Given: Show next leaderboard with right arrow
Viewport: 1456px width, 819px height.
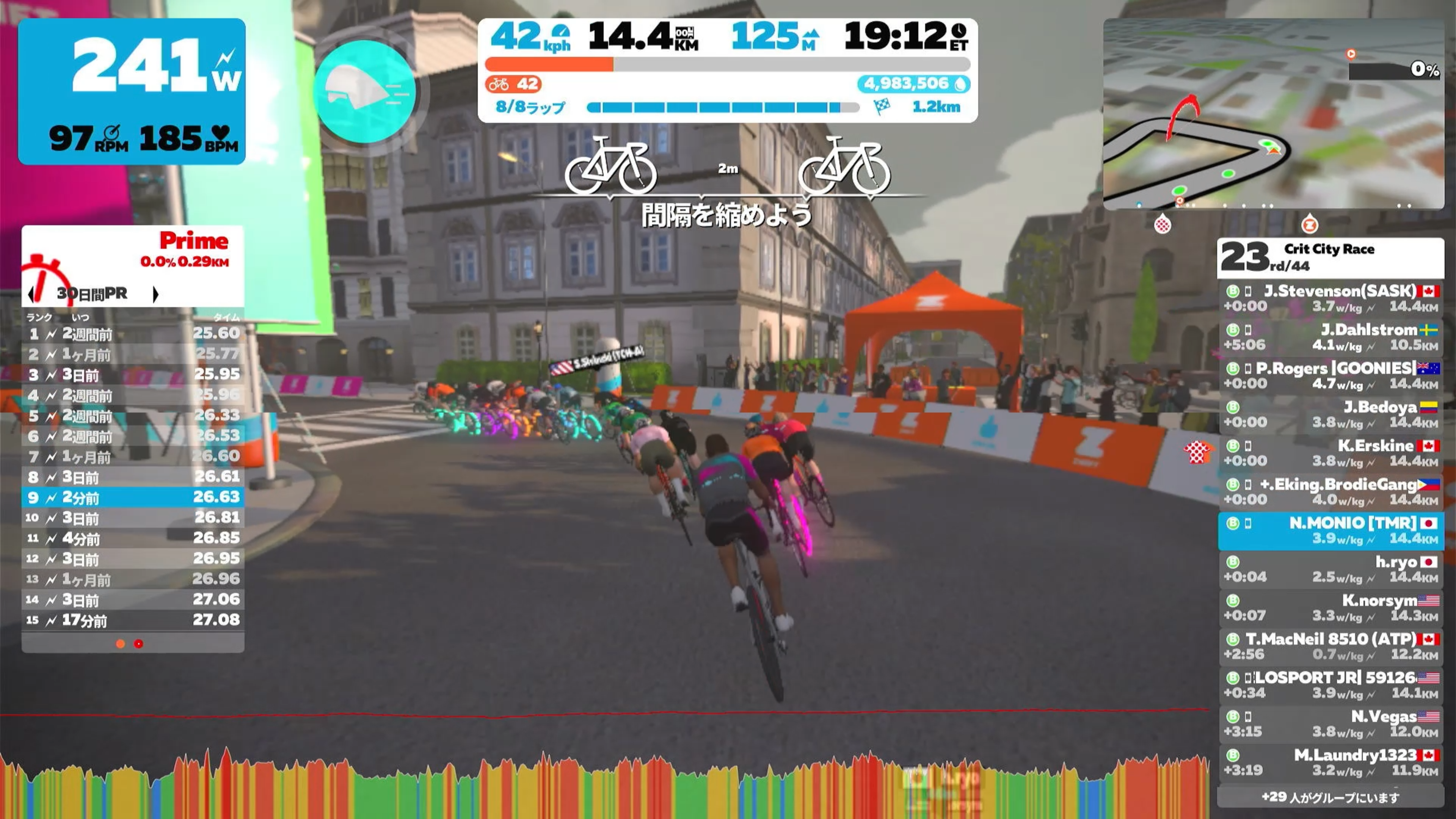Looking at the screenshot, I should [156, 294].
